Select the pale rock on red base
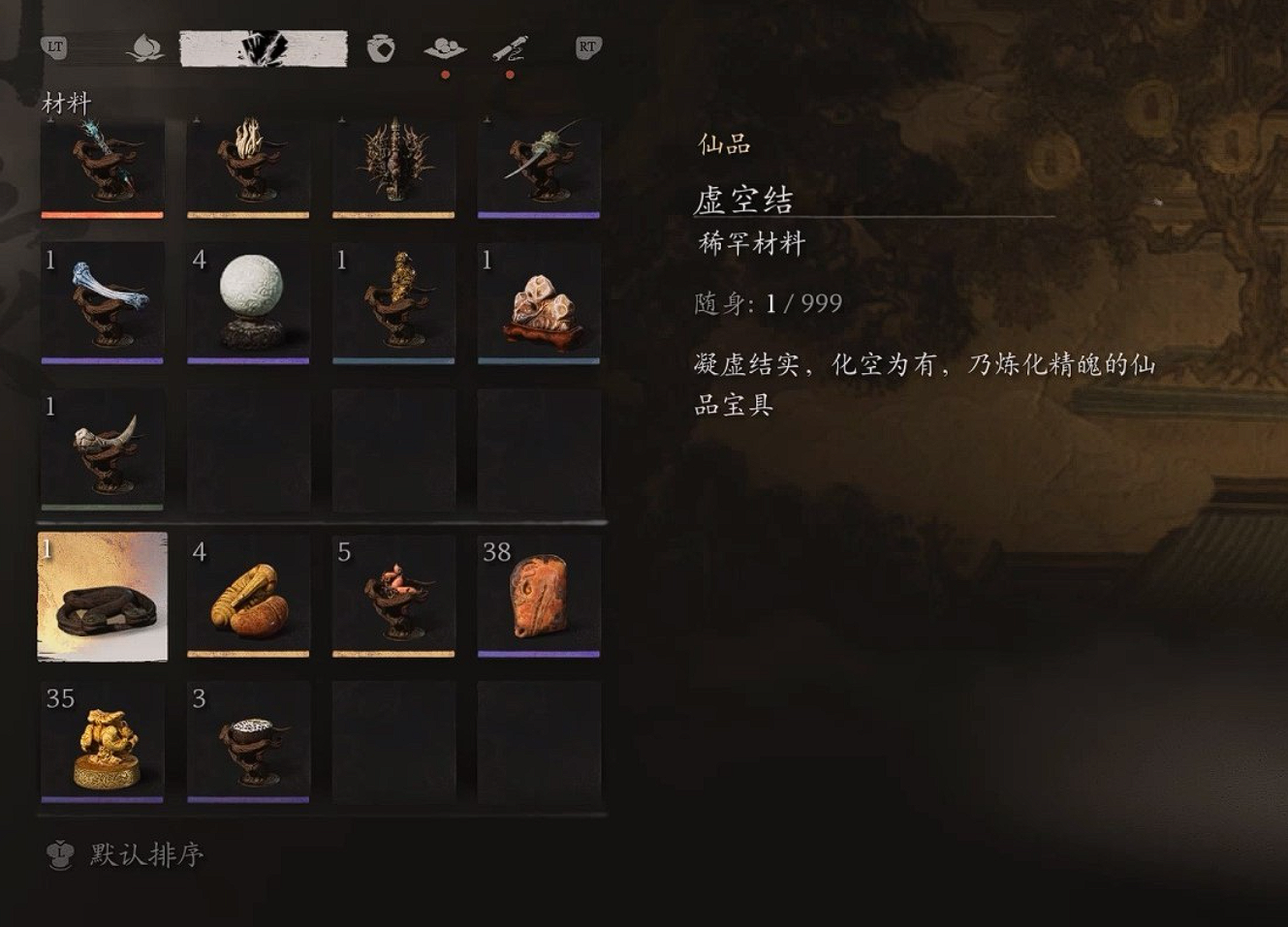This screenshot has height=927, width=1288. (x=539, y=302)
